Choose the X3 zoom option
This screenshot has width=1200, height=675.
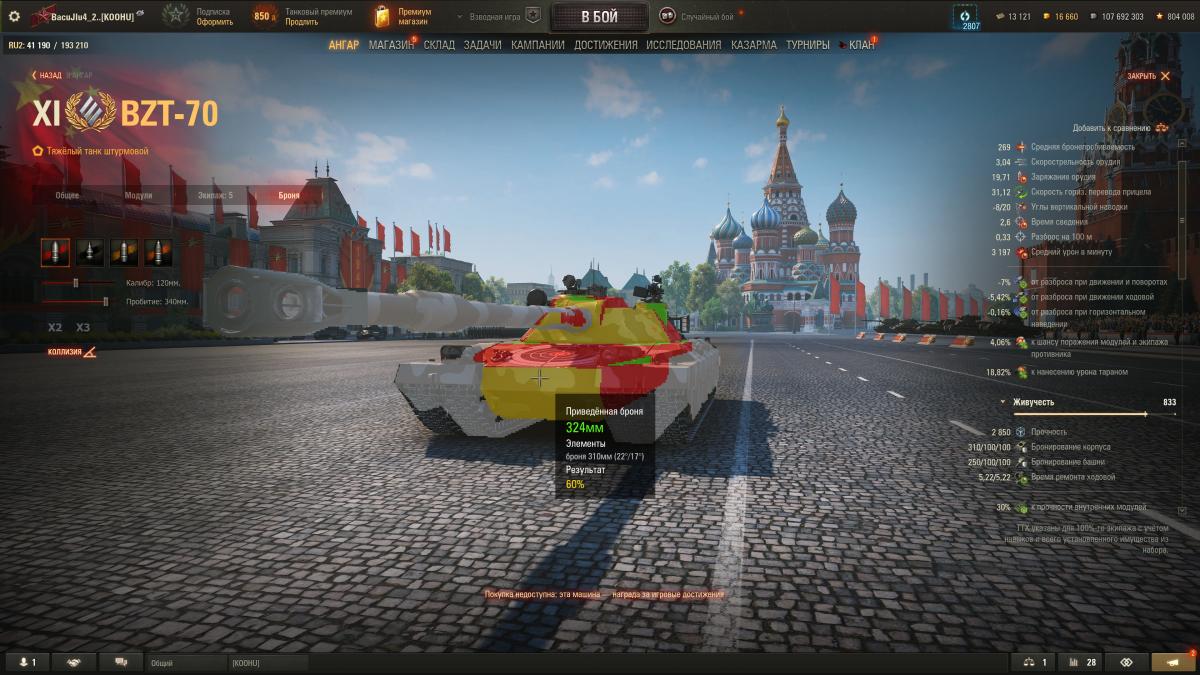tap(83, 327)
